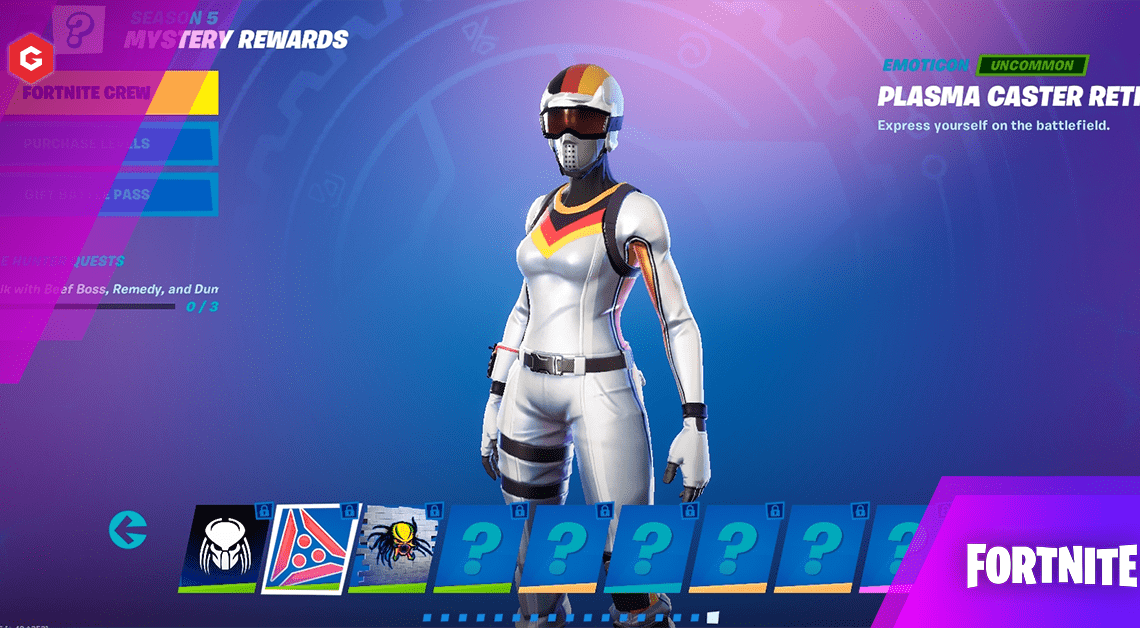The height and width of the screenshot is (628, 1140).
Task: Go back using the left arrow
Action: (128, 529)
